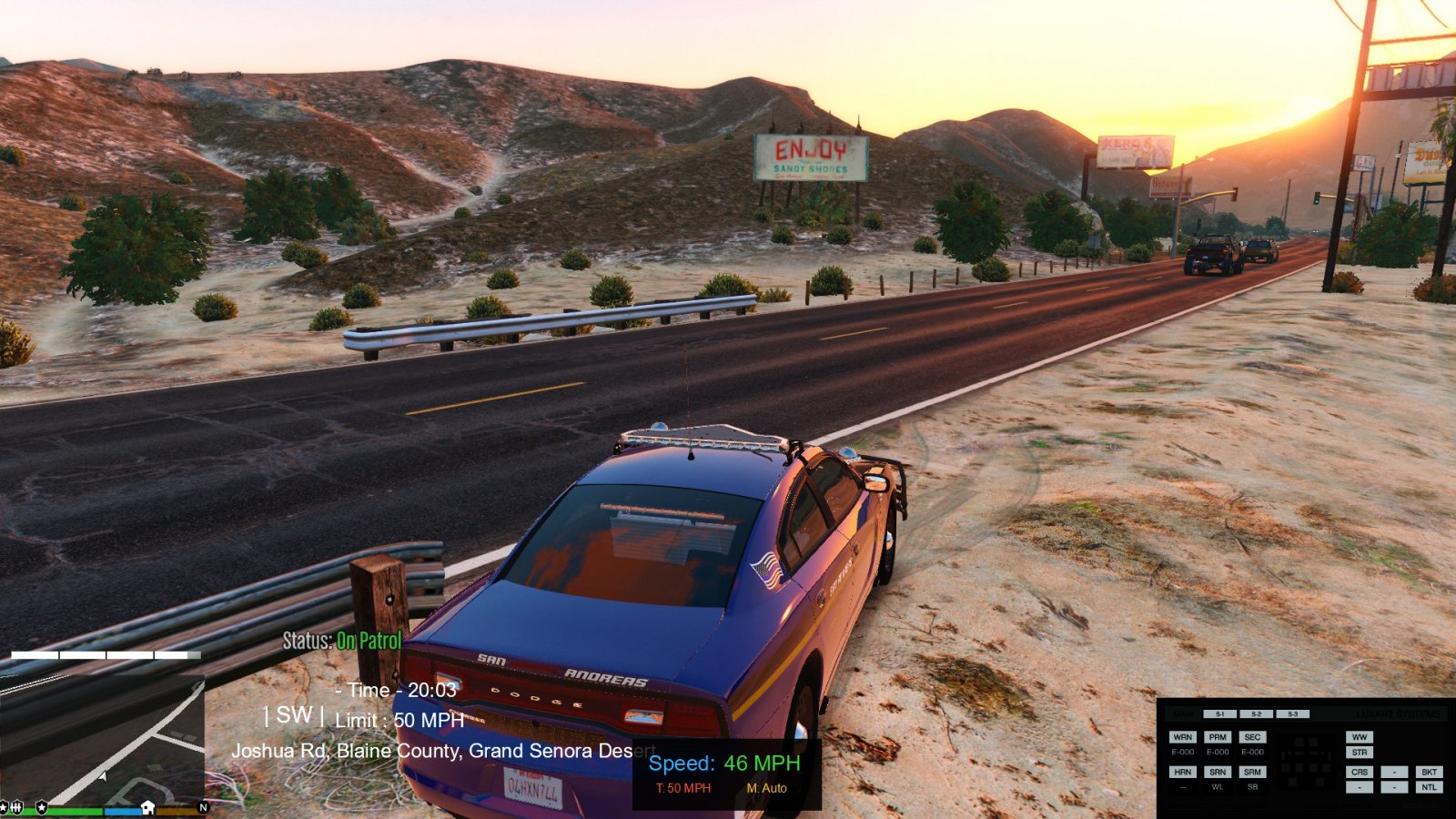Viewport: 1456px width, 819px height.
Task: Toggle the WW wig-wag lights button
Action: tap(1360, 737)
